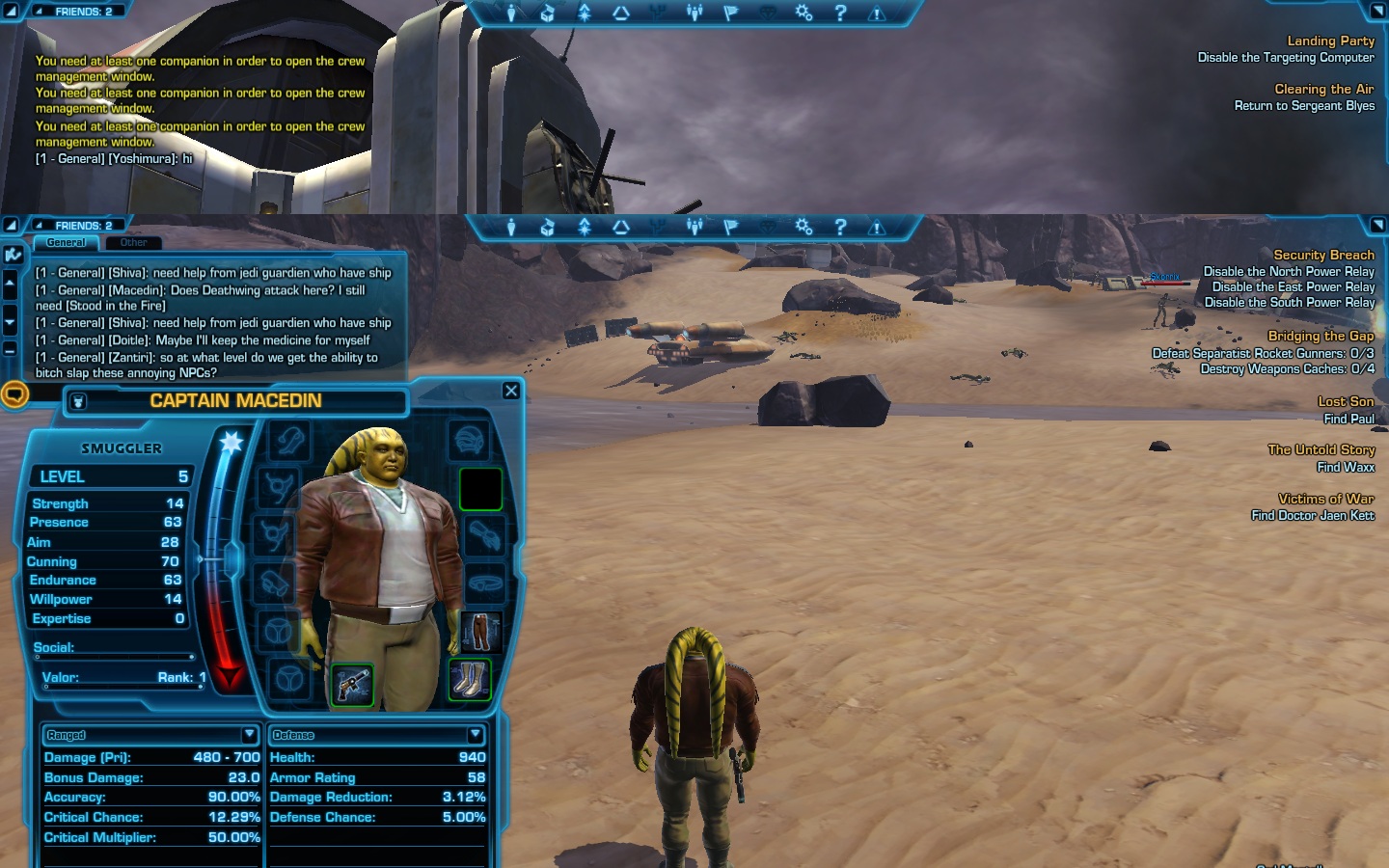Viewport: 1389px width, 868px height.
Task: Select the Victims of War quest entry
Action: point(1325,500)
